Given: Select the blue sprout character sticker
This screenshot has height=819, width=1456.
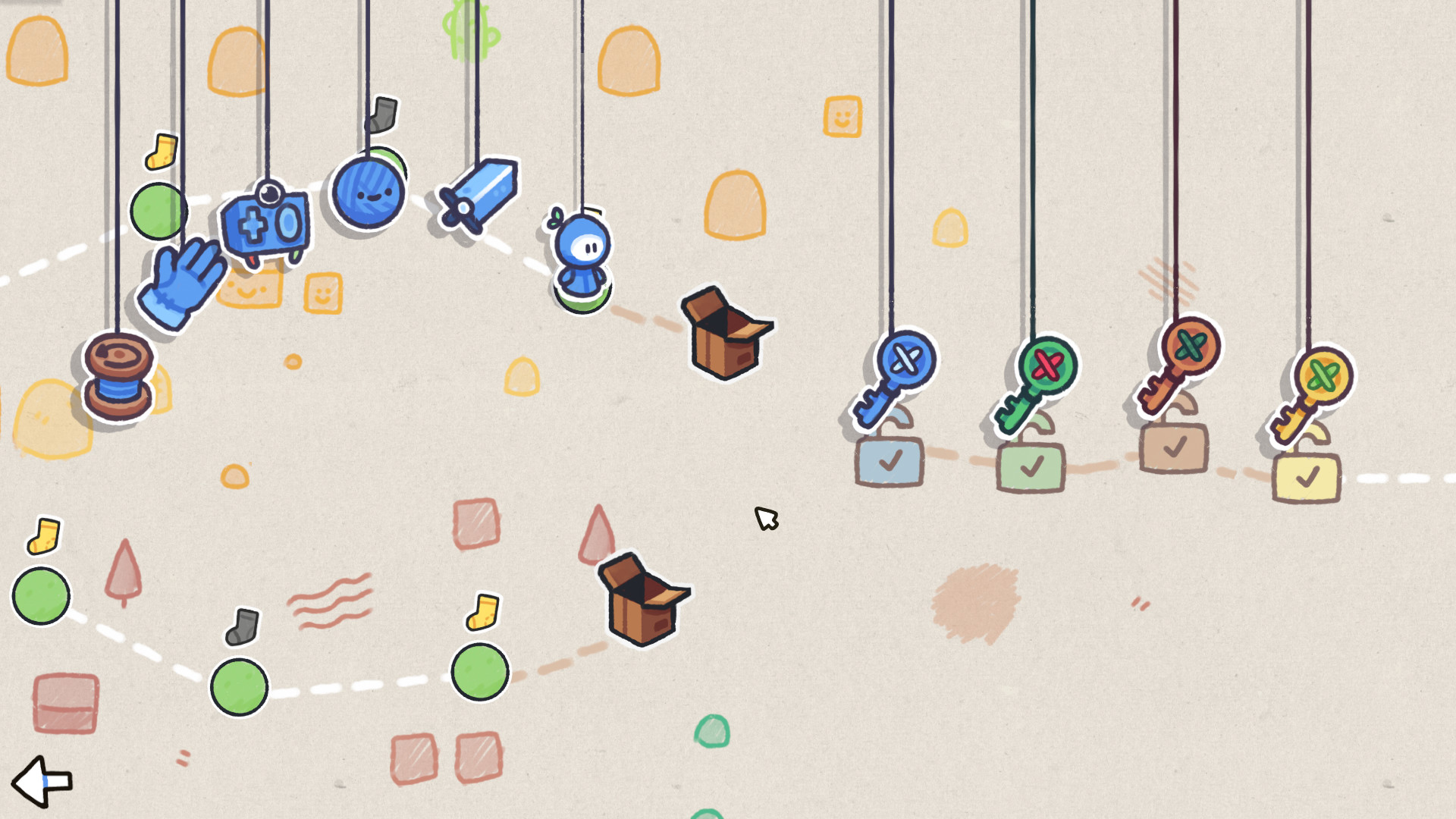Looking at the screenshot, I should click(x=580, y=250).
